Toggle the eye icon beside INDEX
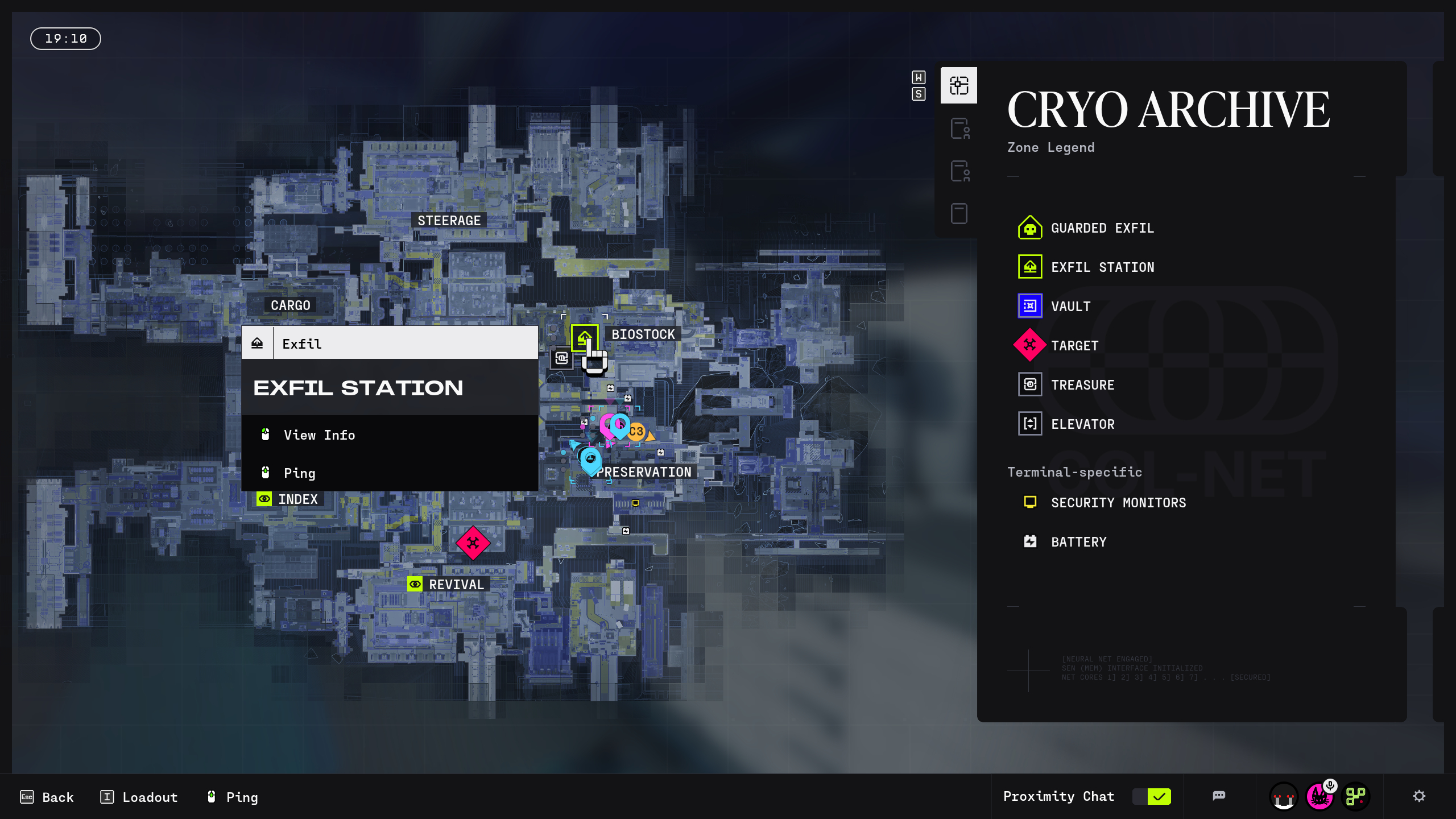 coord(264,499)
